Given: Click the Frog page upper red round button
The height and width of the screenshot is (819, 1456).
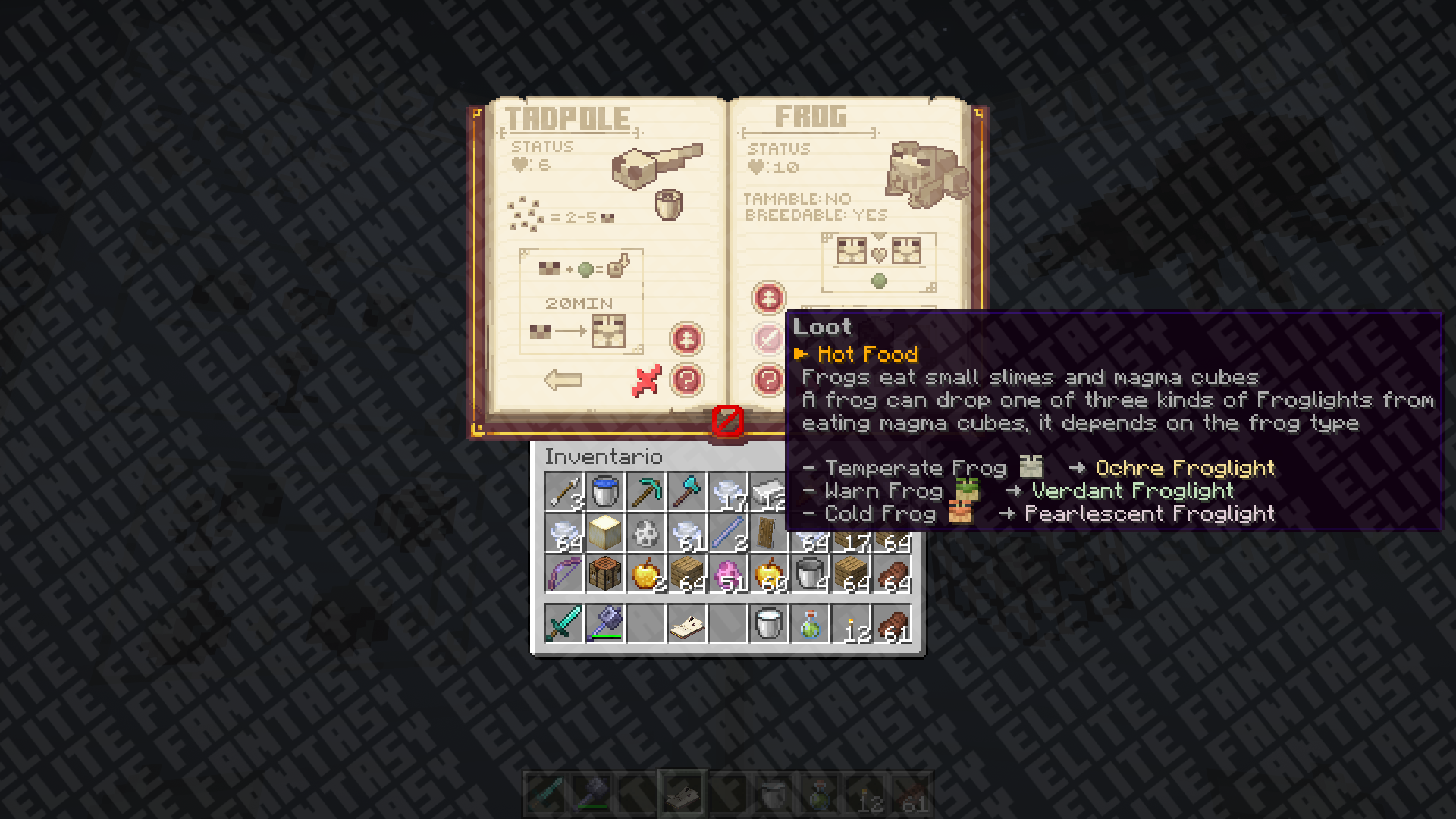Looking at the screenshot, I should (768, 298).
